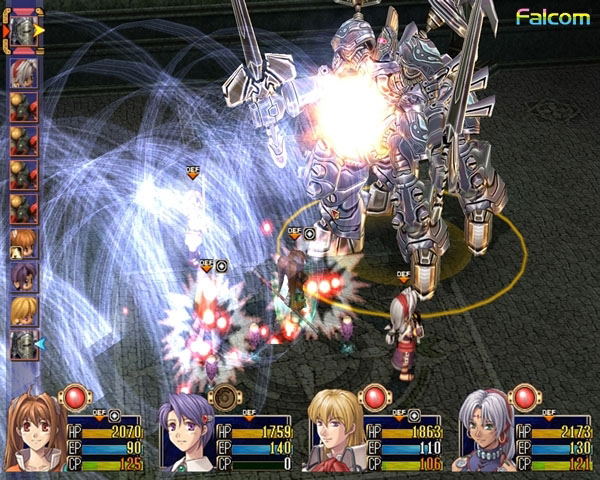Activate the red orb above the brown-haired girl's portrait
Image resolution: width=600 pixels, height=480 pixels.
[x=76, y=397]
